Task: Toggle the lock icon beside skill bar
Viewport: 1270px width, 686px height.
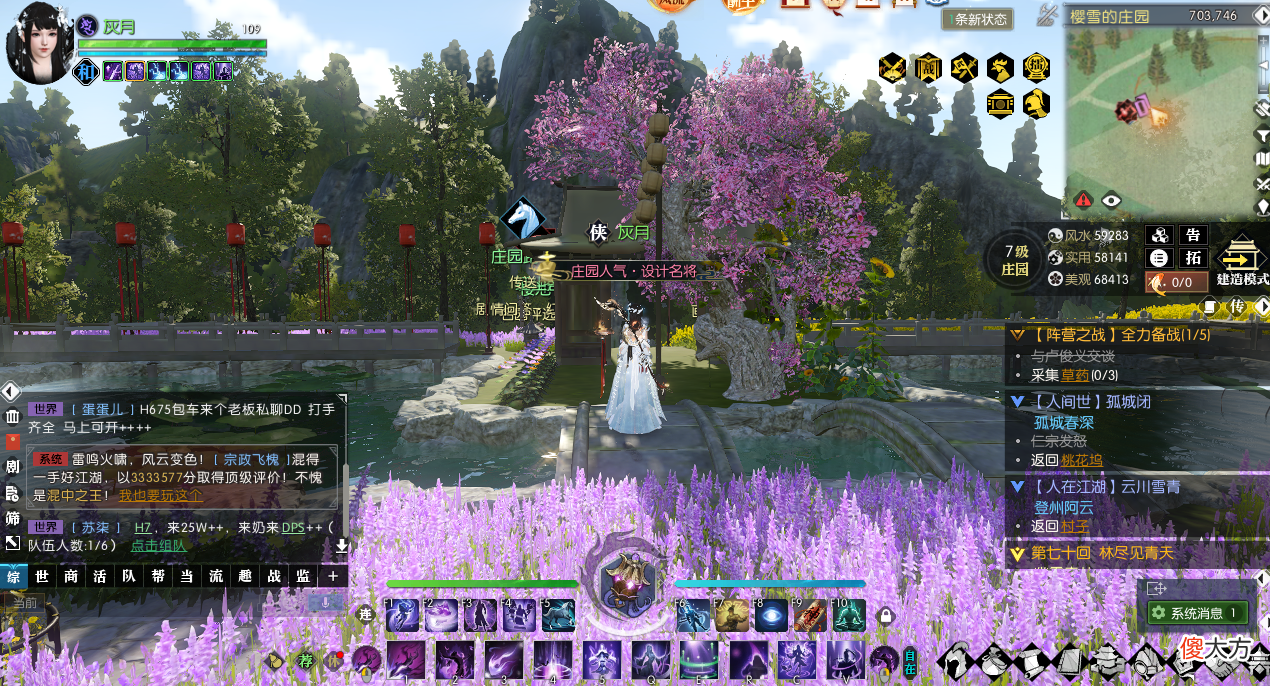Action: 885,617
